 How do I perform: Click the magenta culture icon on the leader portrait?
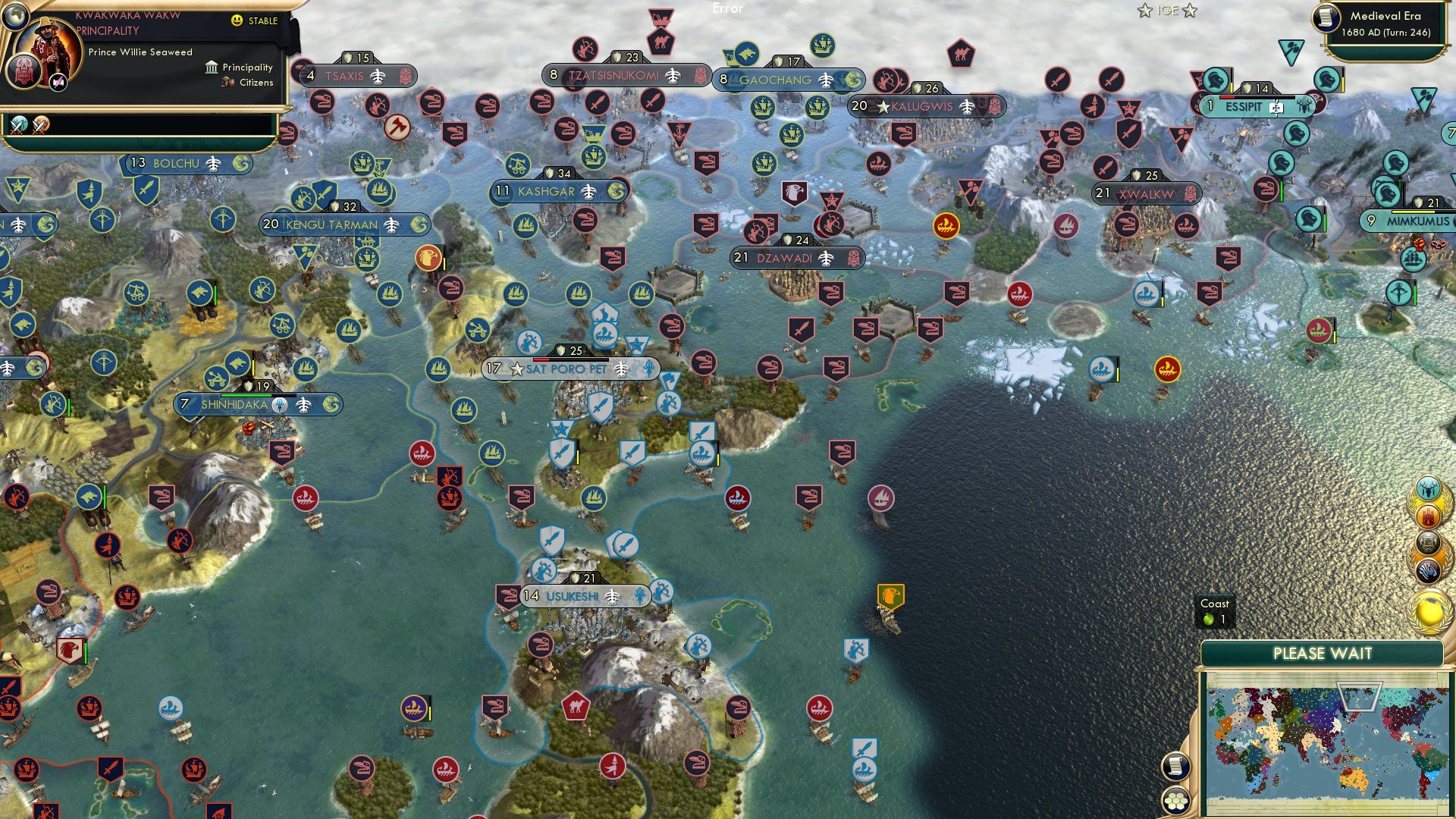coord(57,83)
